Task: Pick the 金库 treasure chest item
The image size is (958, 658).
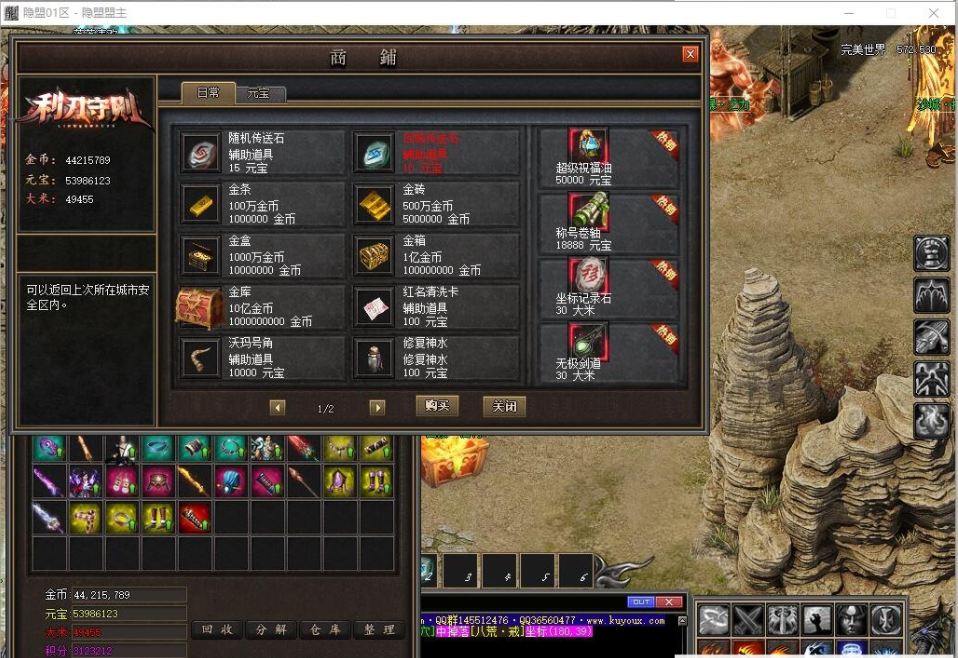Action: pyautogui.click(x=262, y=308)
